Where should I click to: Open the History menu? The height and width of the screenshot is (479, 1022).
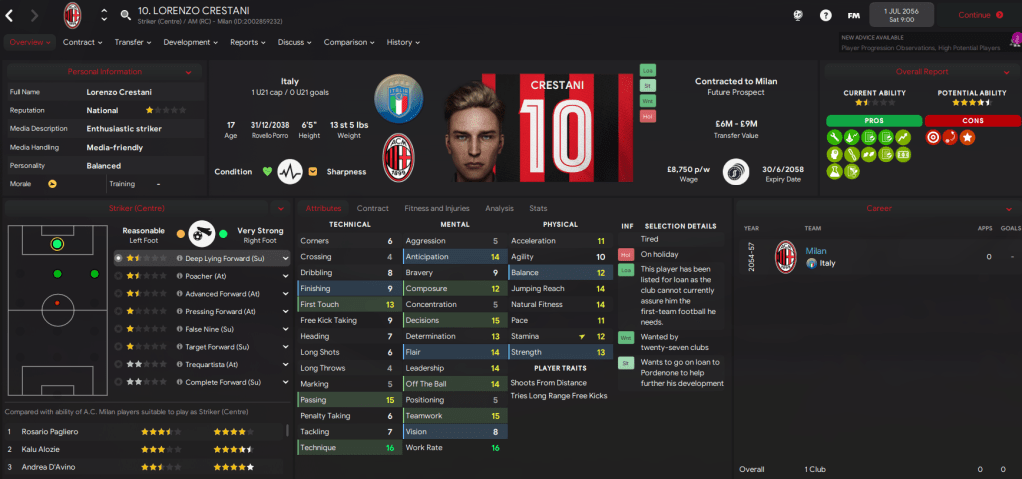click(x=402, y=42)
